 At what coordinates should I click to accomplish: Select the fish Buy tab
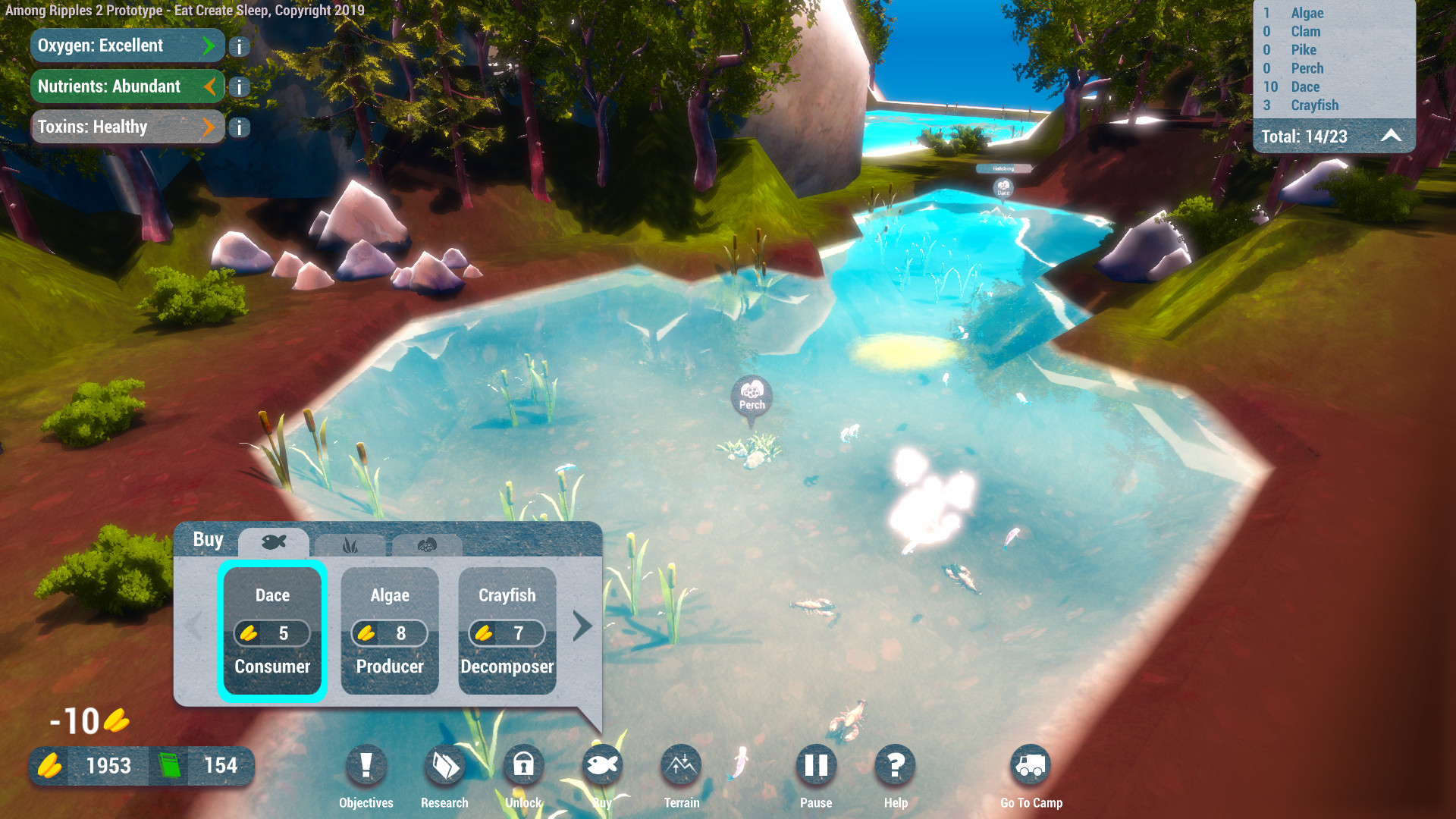(x=274, y=542)
